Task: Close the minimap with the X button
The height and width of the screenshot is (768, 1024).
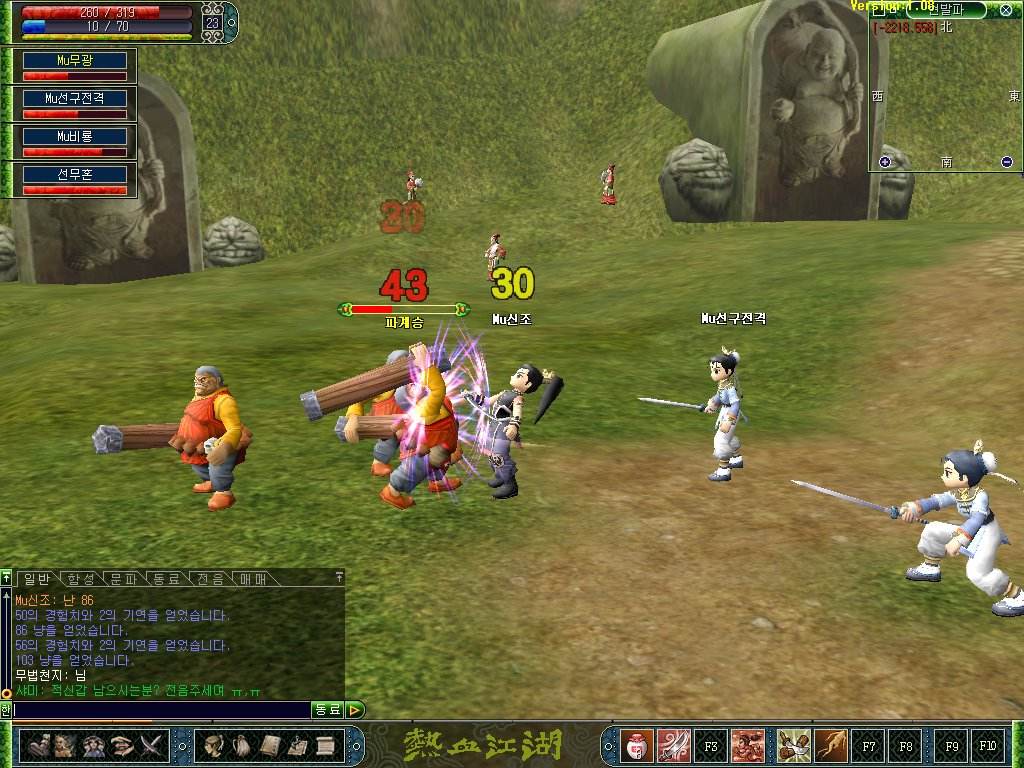Action: 1005,10
